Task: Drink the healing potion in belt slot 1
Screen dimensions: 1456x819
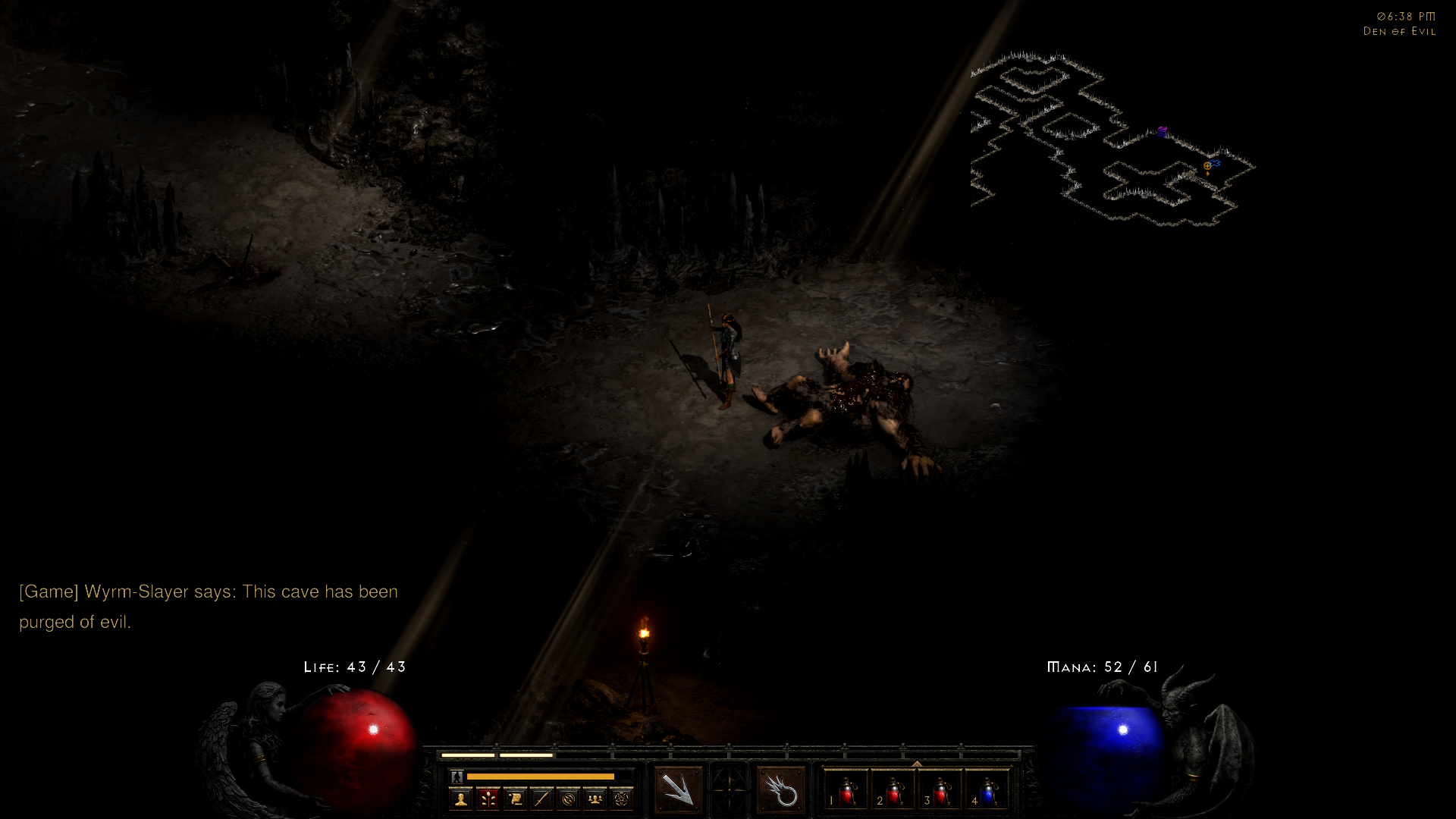Action: tap(845, 793)
